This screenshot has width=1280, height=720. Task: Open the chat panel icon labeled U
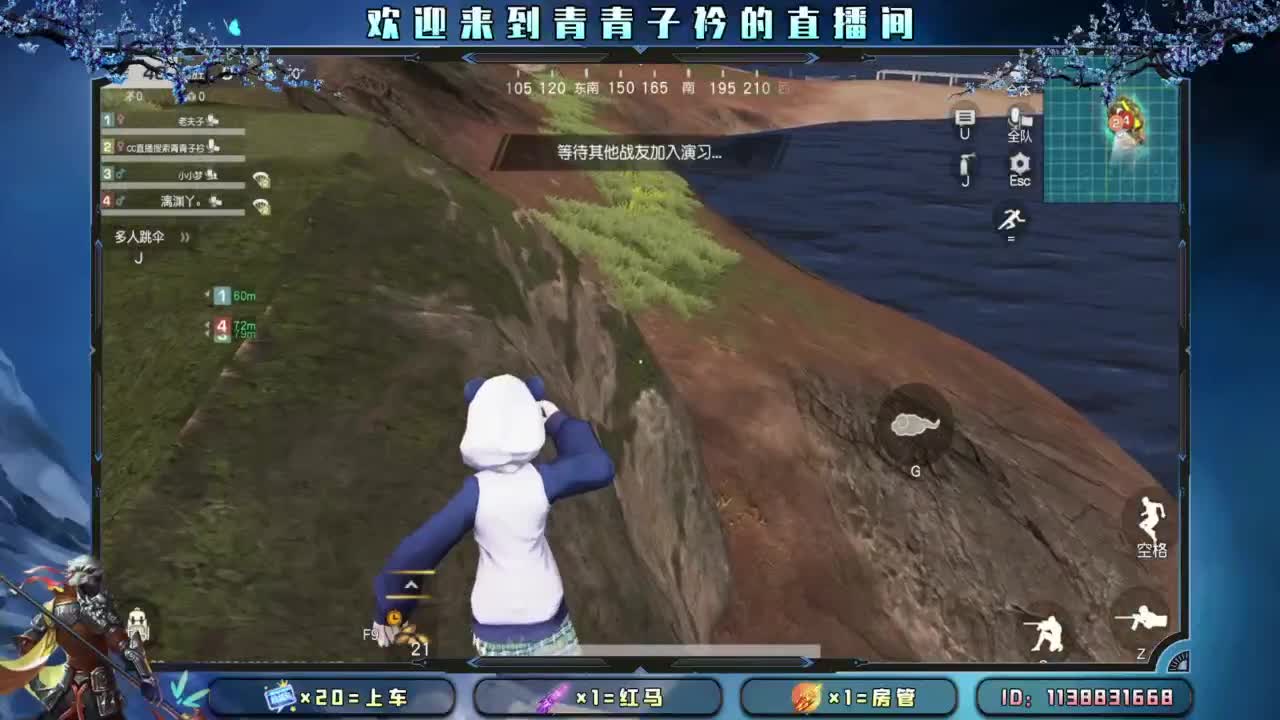point(963,118)
